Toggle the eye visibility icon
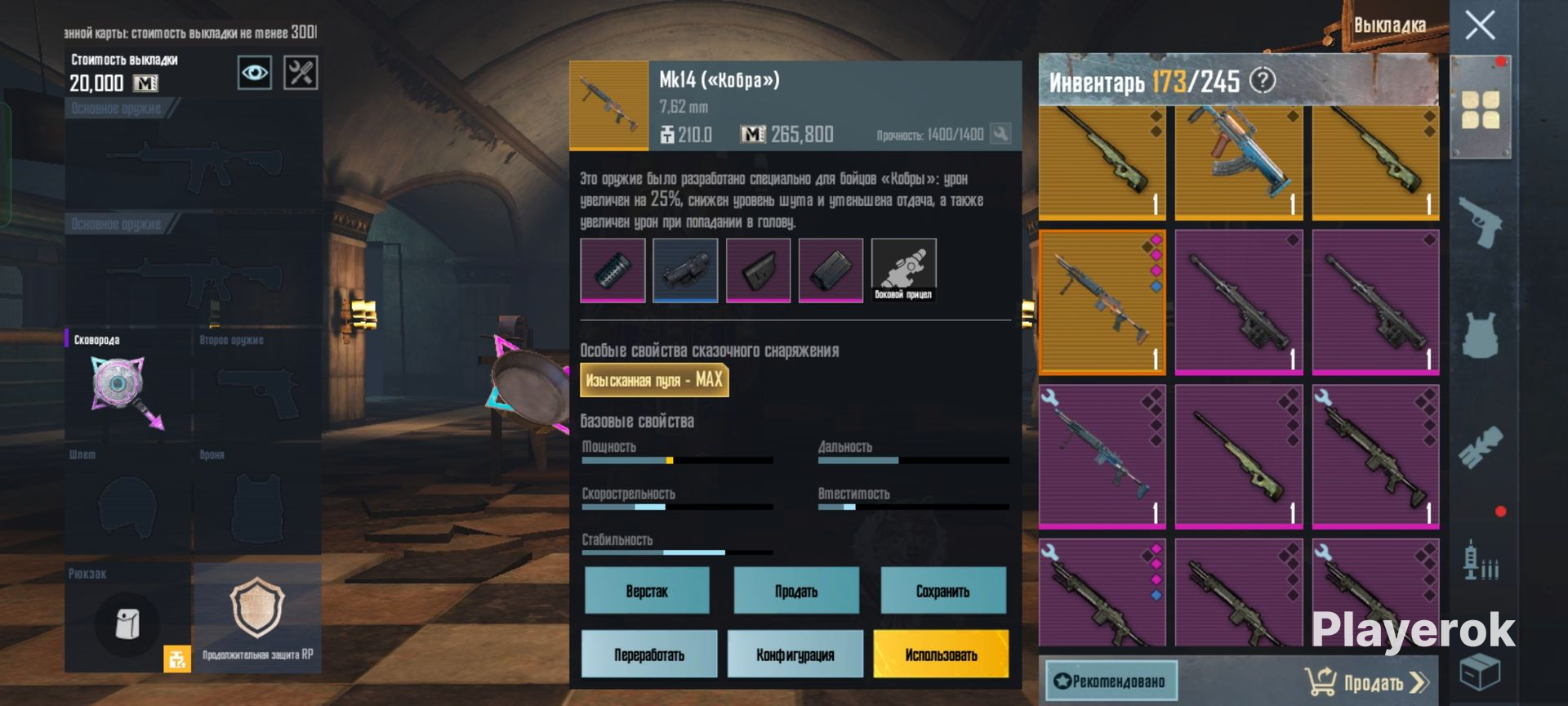Screen dimensions: 1568x706 click(255, 73)
